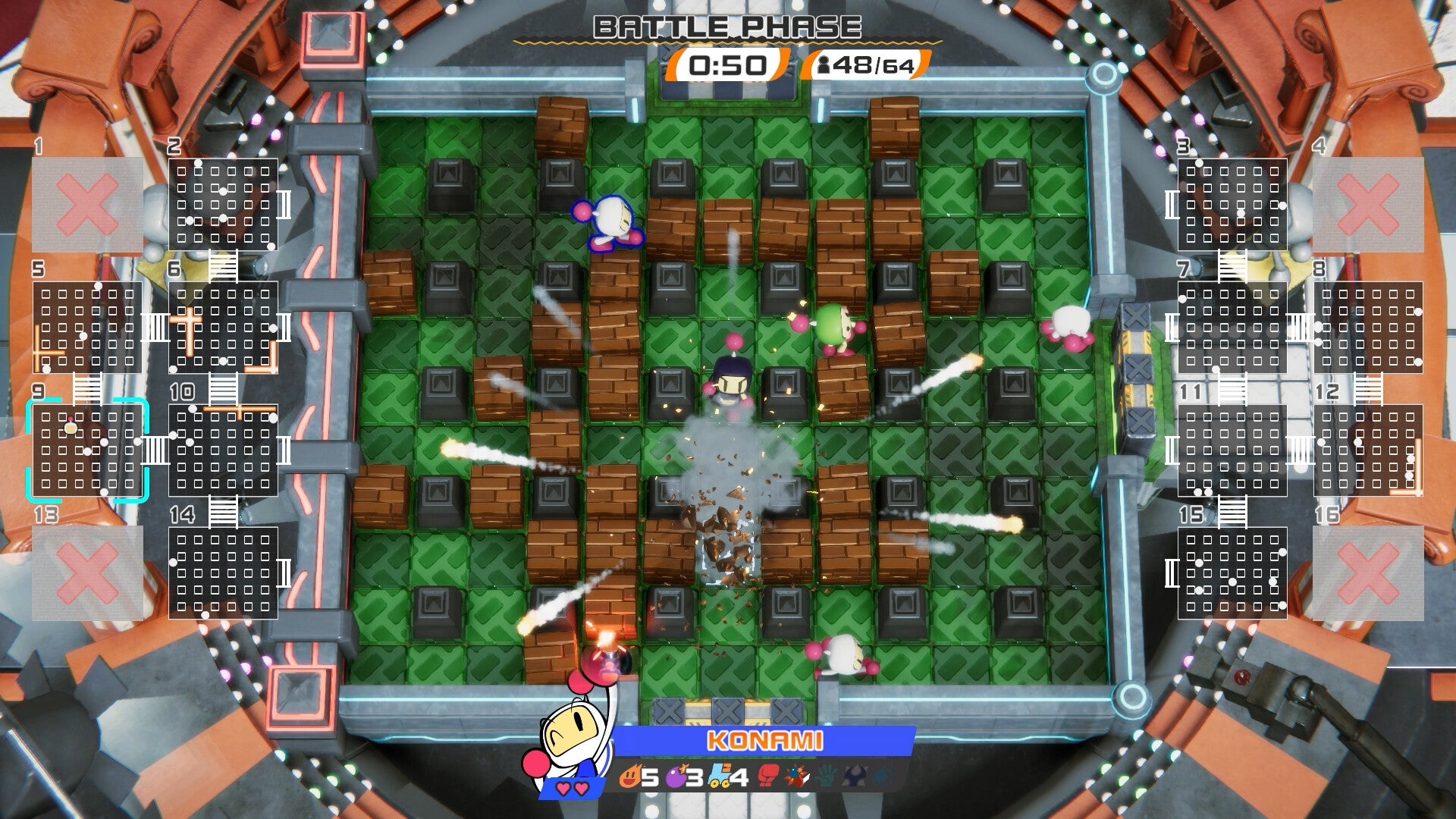Click the exploding bomb kick power-up icon
The height and width of the screenshot is (819, 1456).
coord(796,775)
